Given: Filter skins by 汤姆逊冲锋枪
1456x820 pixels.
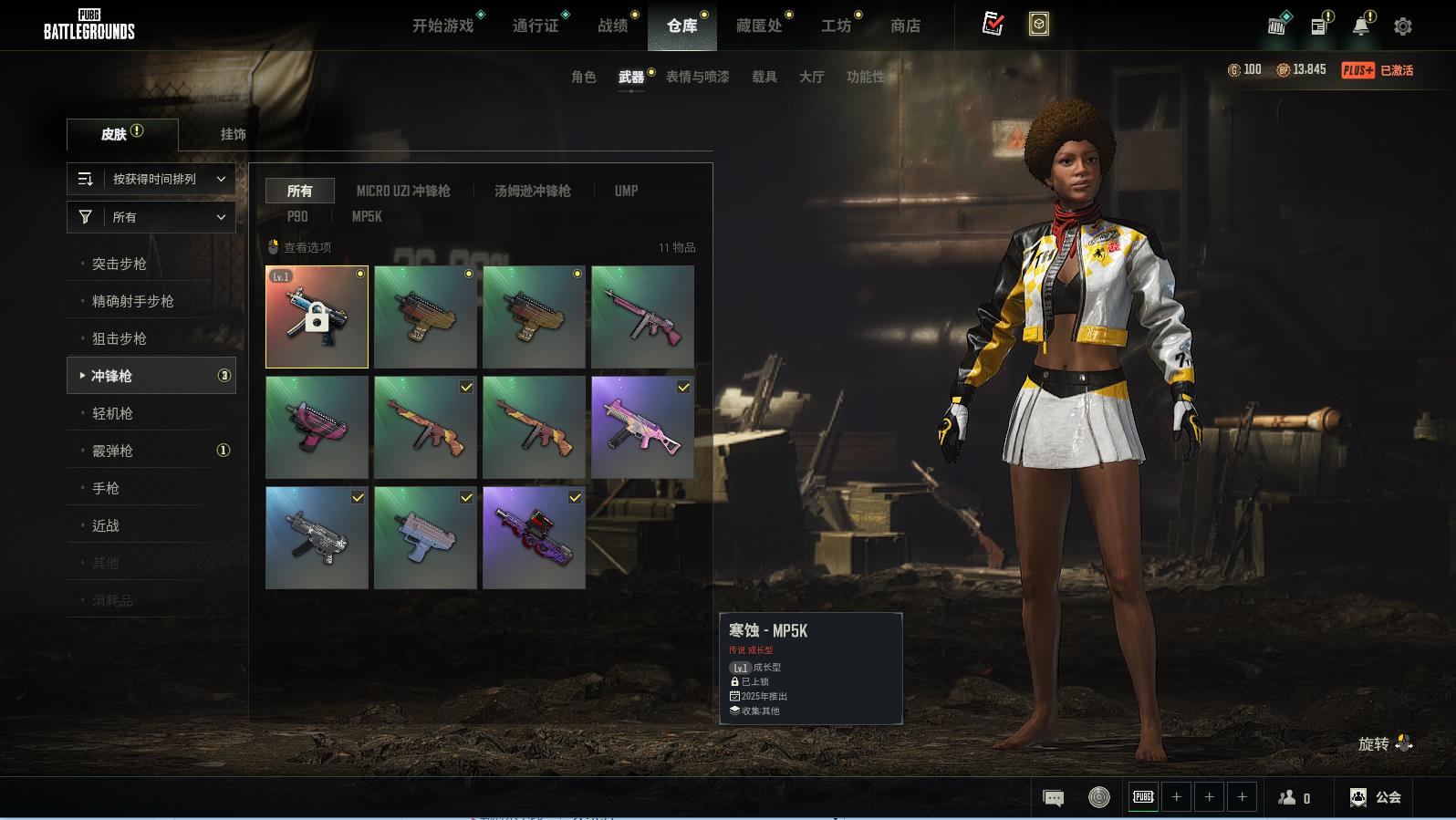Looking at the screenshot, I should click(532, 191).
